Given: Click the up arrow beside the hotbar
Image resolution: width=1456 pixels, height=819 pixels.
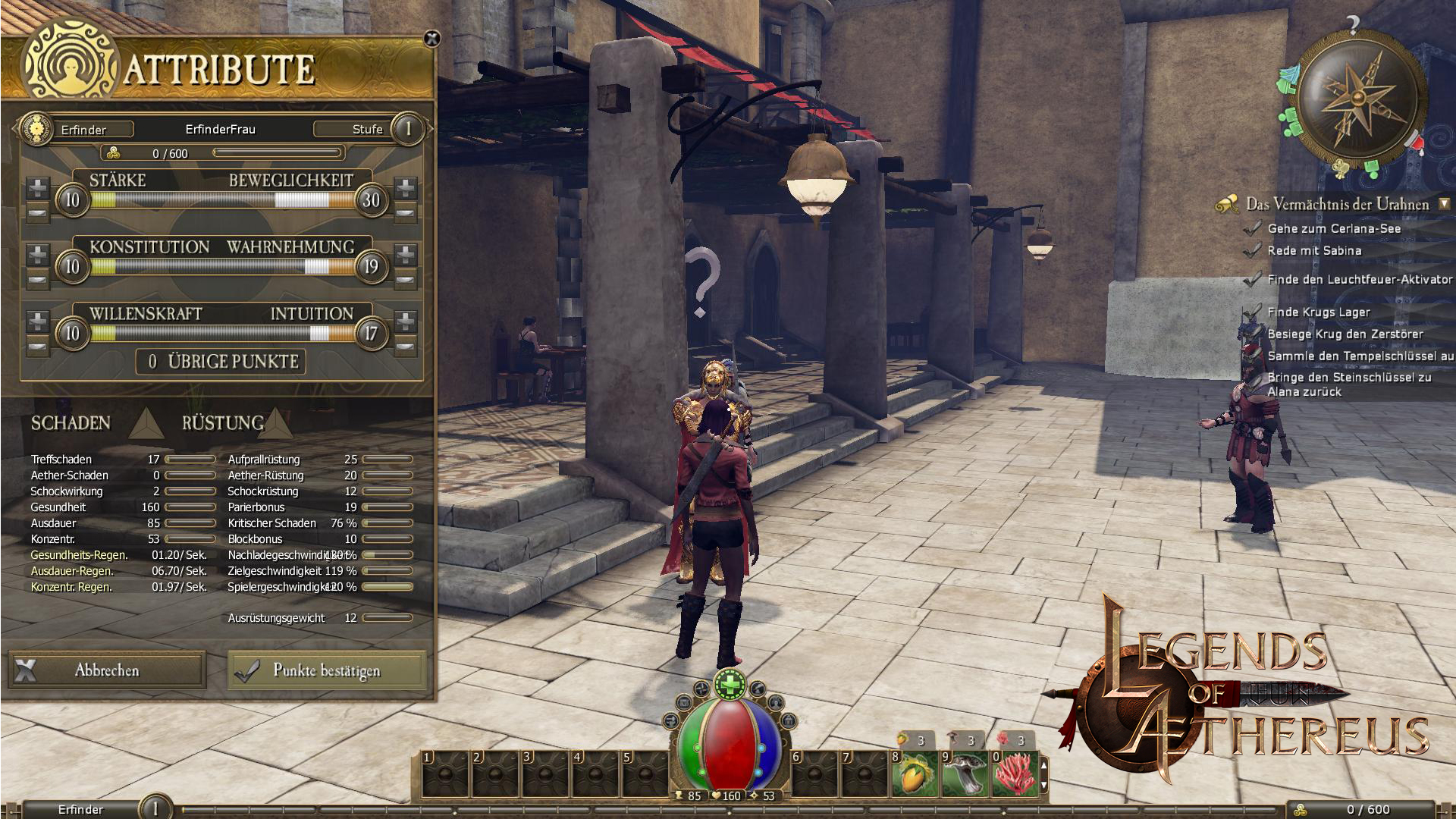Looking at the screenshot, I should [1044, 766].
